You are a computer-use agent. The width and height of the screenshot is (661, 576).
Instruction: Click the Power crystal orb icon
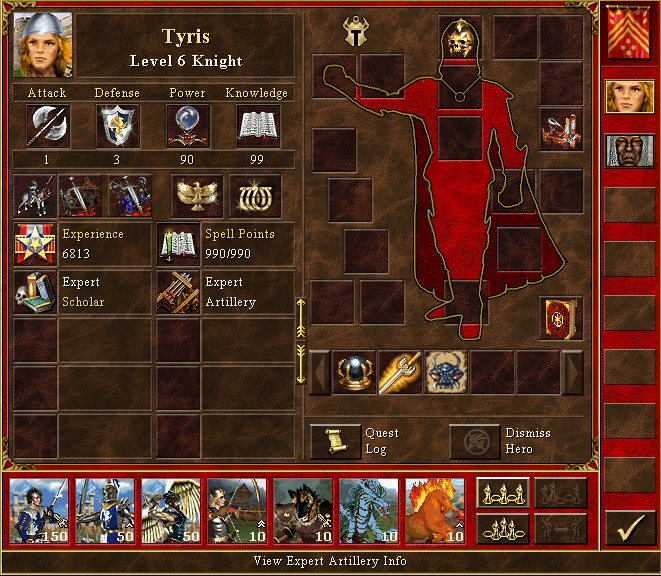pos(187,126)
